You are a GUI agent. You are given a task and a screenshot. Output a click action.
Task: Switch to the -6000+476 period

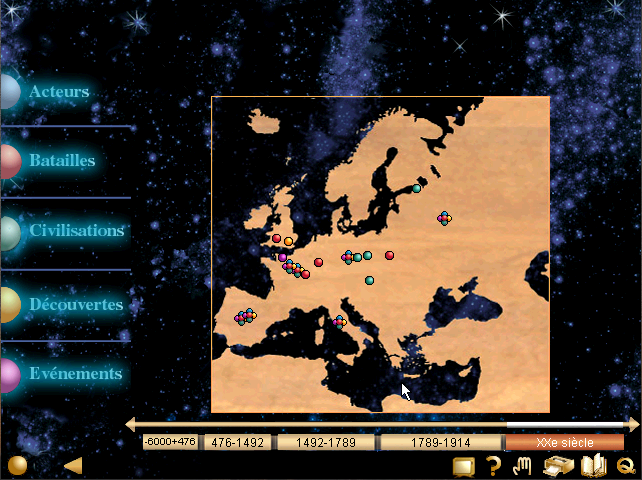pyautogui.click(x=170, y=442)
